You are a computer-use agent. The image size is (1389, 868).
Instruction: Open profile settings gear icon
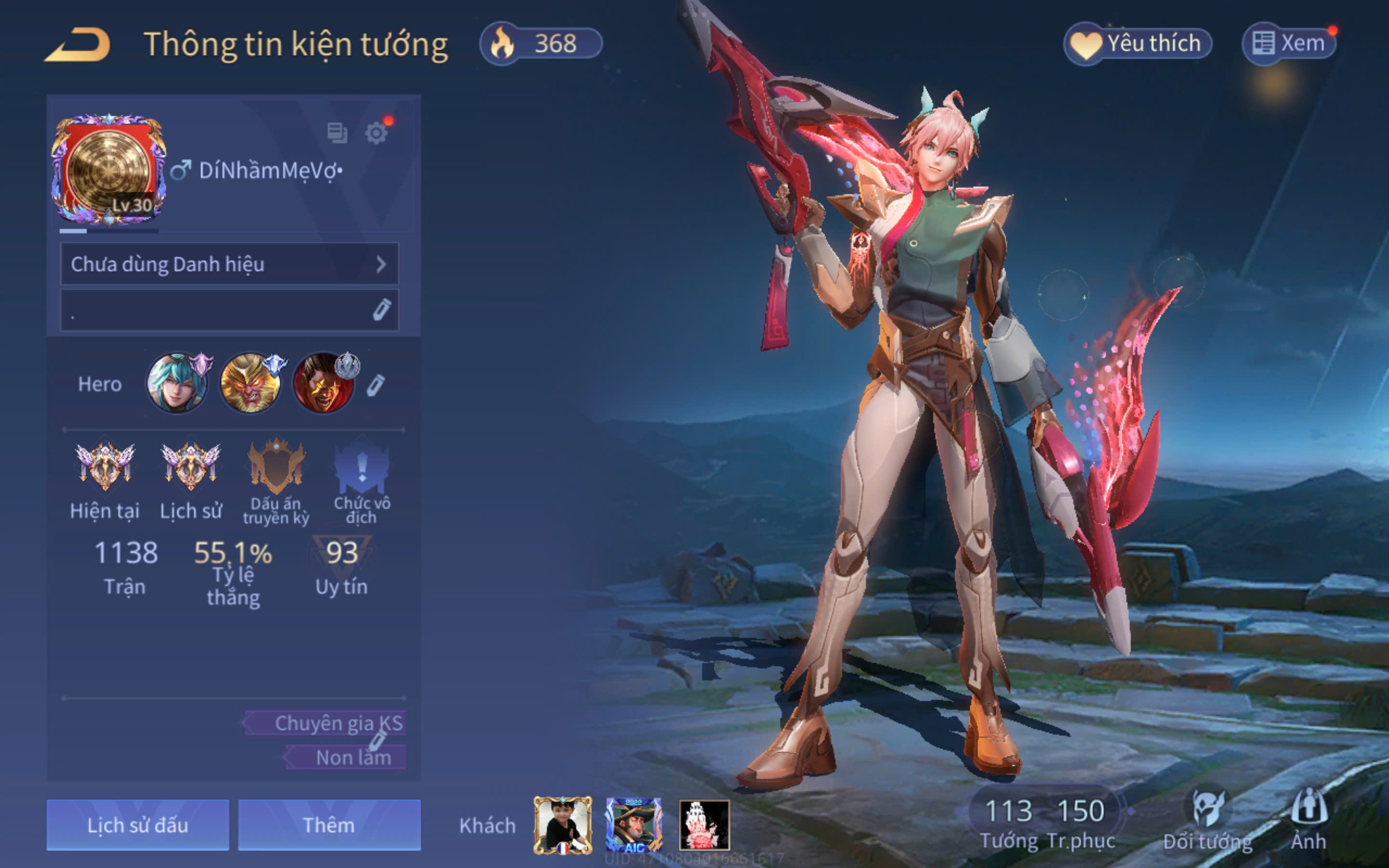coord(377,133)
